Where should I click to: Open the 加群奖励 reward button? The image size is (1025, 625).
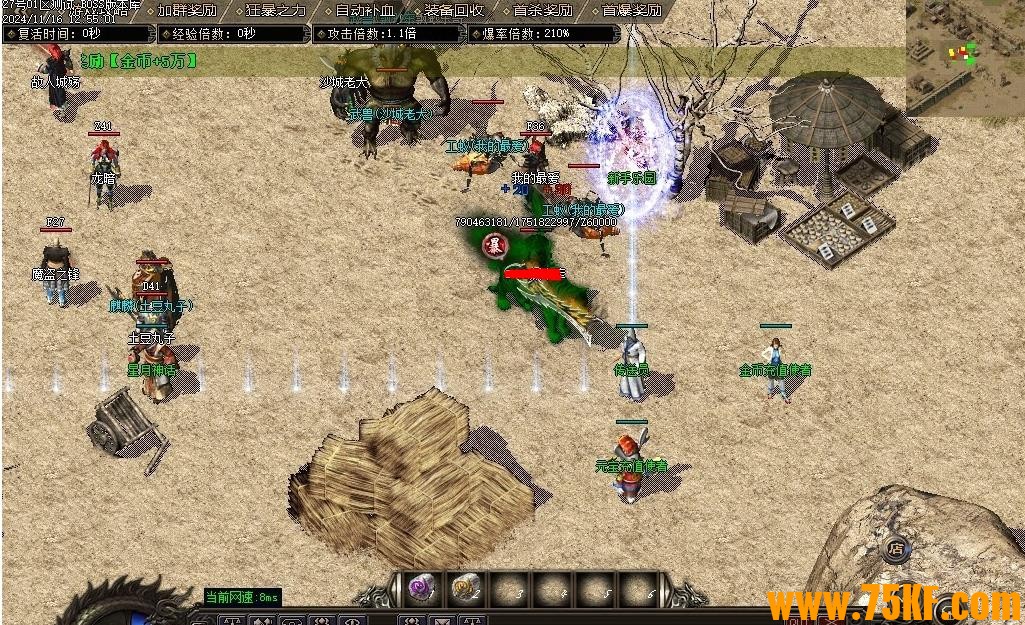pos(187,11)
